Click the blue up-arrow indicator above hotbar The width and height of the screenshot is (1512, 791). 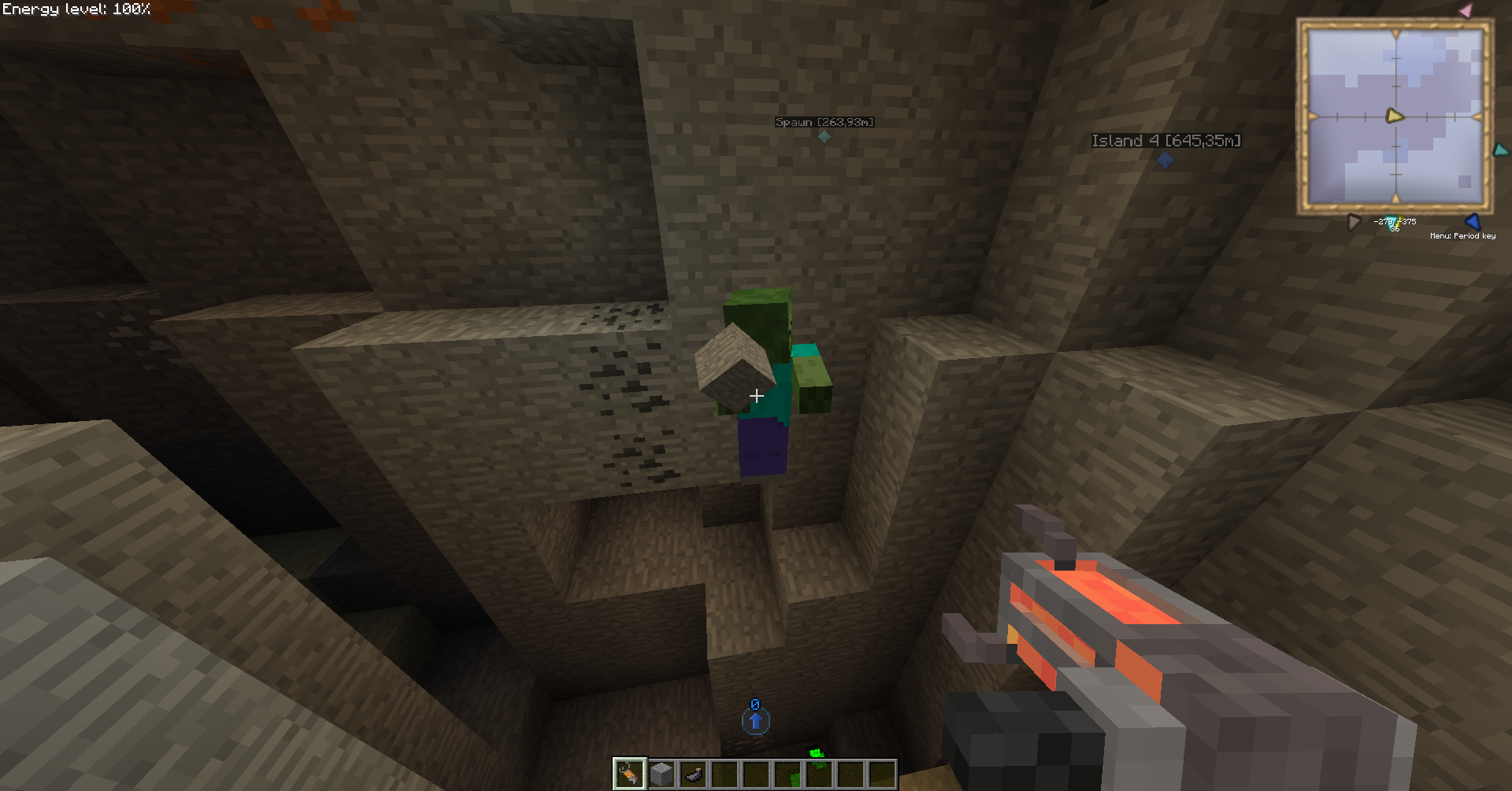coord(755,720)
